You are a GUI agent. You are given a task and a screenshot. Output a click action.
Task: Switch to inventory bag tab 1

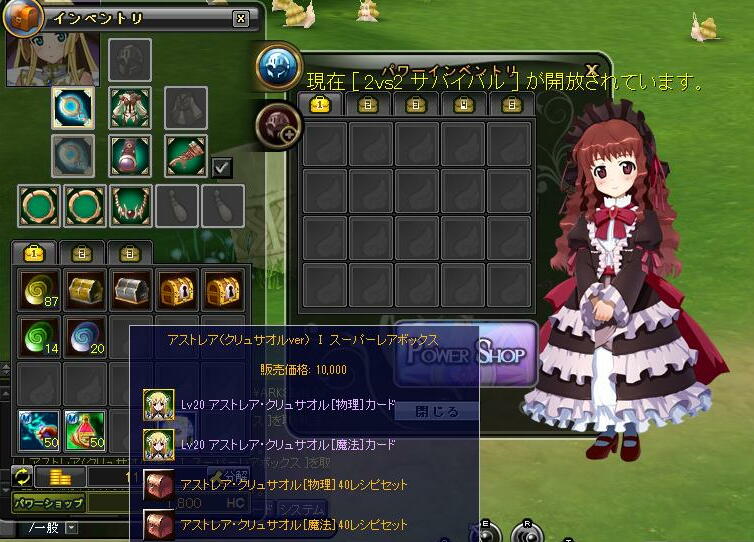35,253
